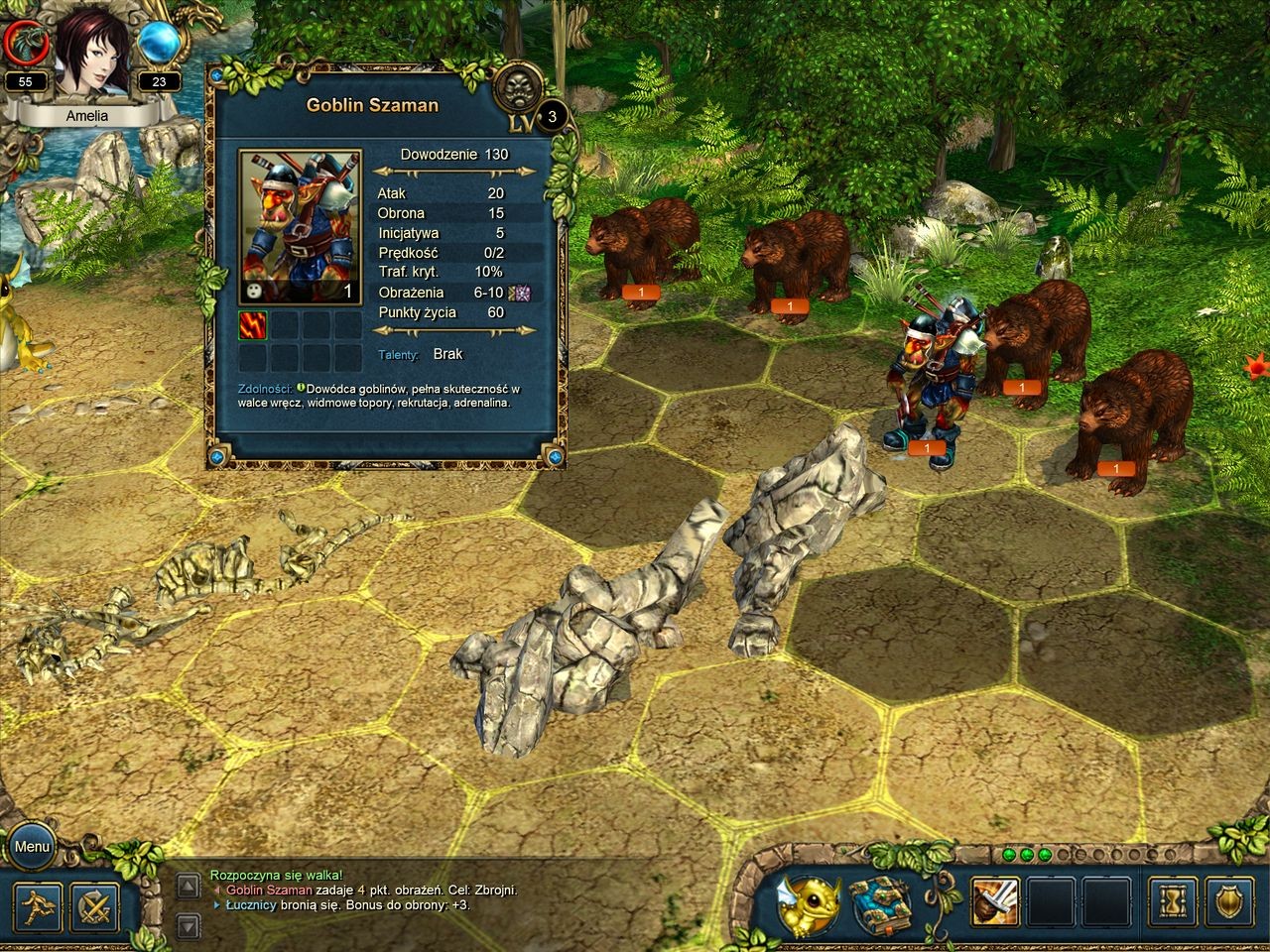The height and width of the screenshot is (952, 1270).
Task: Toggle the auto-combat crossed swords button
Action: 95,905
